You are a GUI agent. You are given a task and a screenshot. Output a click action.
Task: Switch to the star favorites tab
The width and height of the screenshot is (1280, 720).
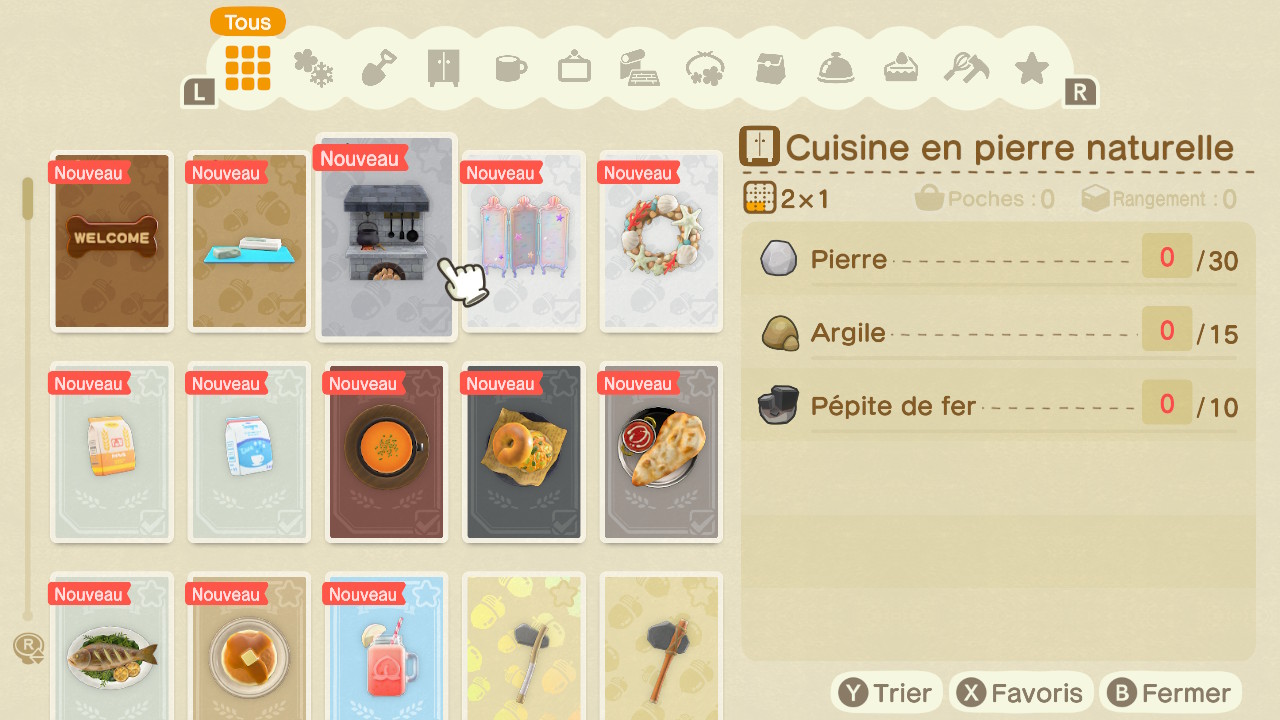1031,68
